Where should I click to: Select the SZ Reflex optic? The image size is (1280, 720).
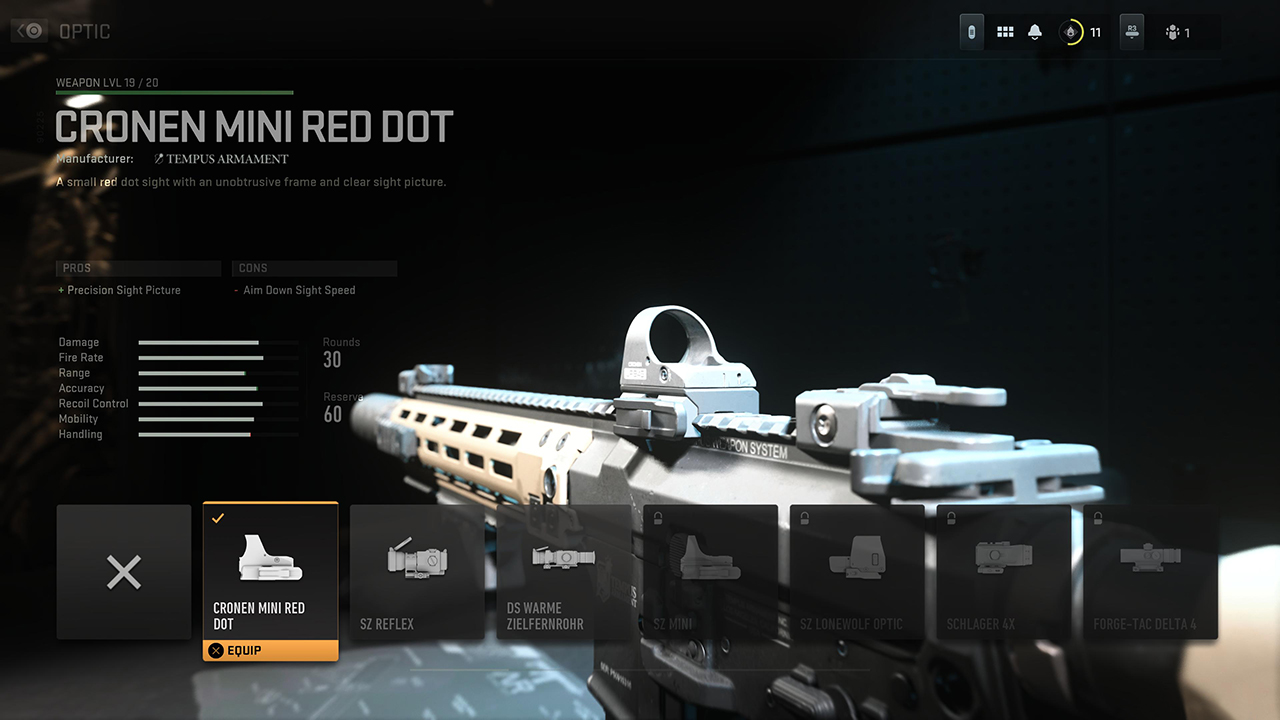tap(417, 572)
